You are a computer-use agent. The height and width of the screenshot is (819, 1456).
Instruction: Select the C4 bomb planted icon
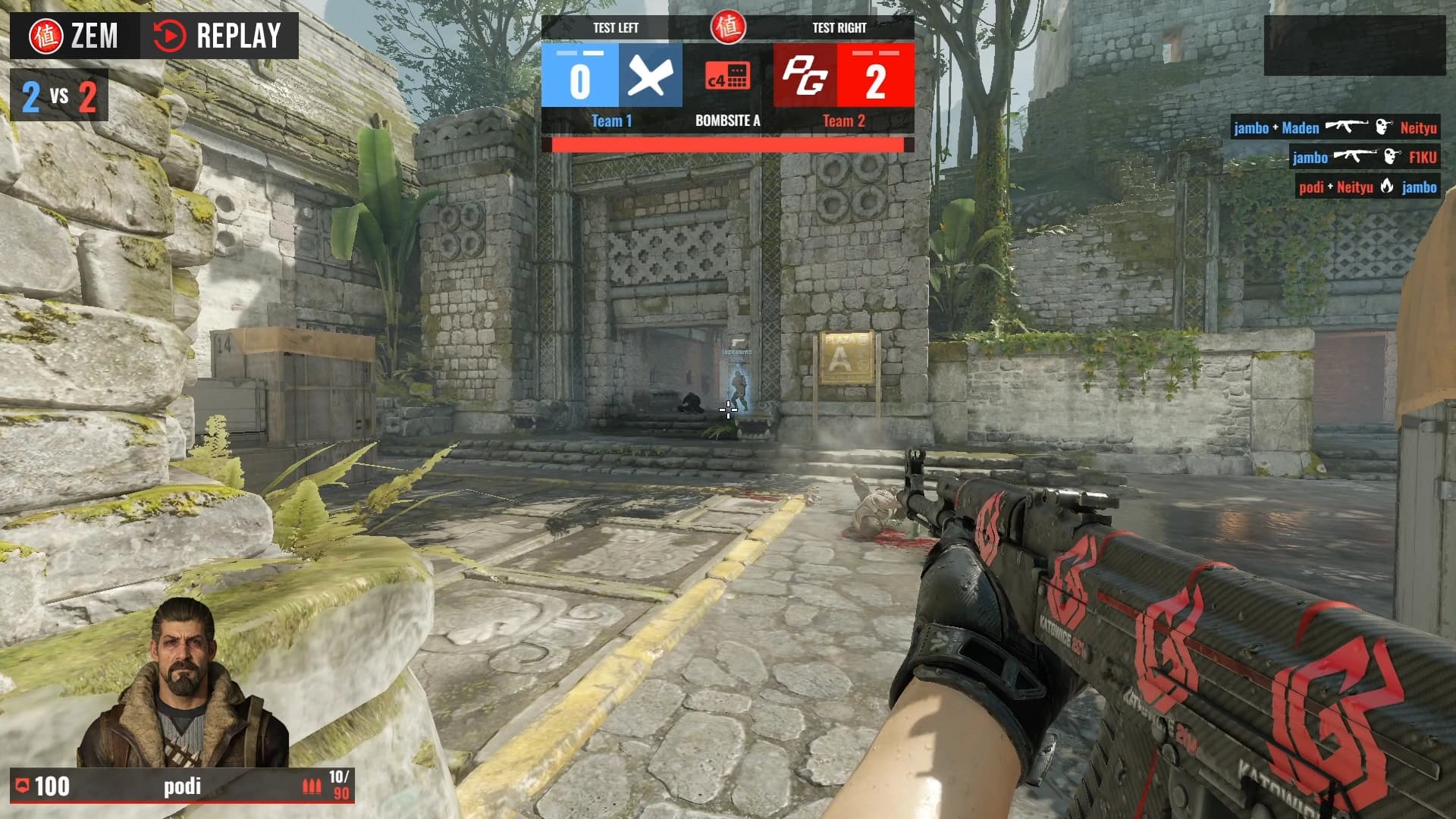coord(727,76)
